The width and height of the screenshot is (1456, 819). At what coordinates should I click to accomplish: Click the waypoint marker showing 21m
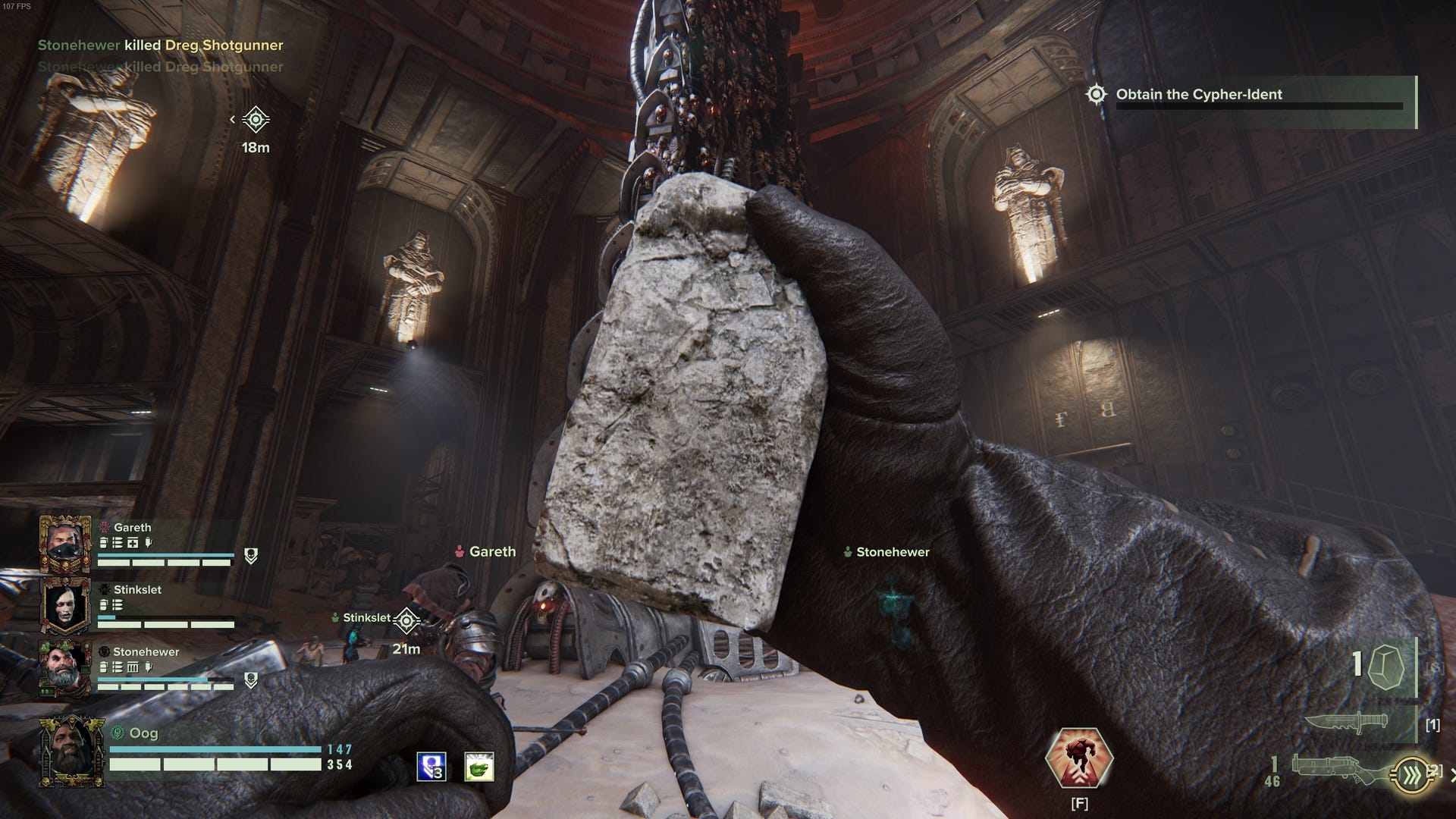point(406,622)
